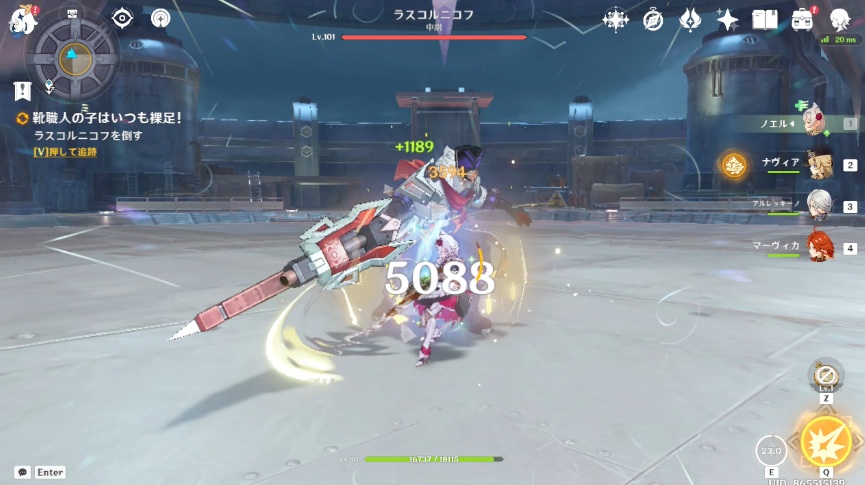Image resolution: width=865 pixels, height=485 pixels.
Task: Open the four-pointed star events icon
Action: [615, 19]
